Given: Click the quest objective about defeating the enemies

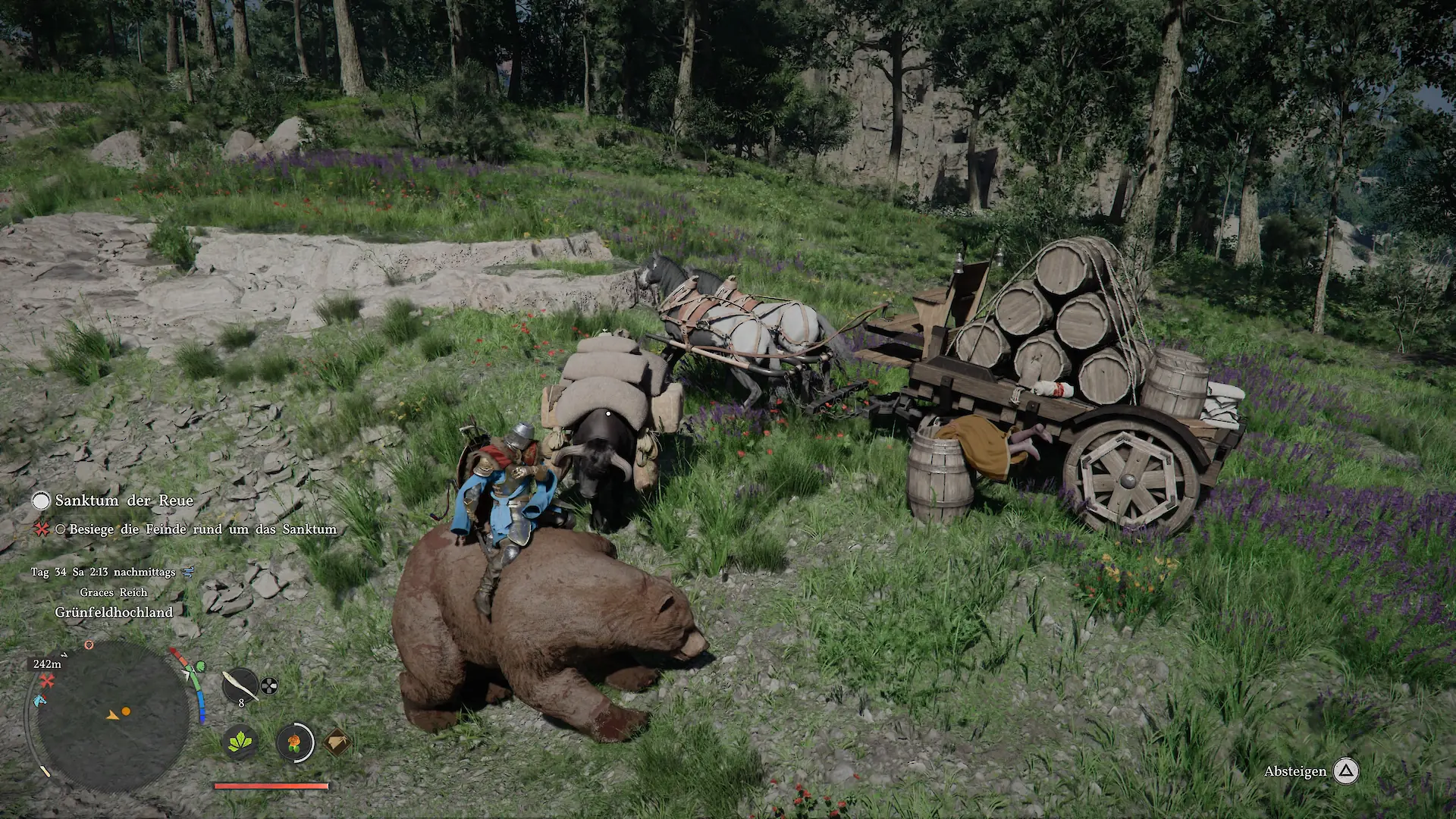Looking at the screenshot, I should tap(202, 529).
